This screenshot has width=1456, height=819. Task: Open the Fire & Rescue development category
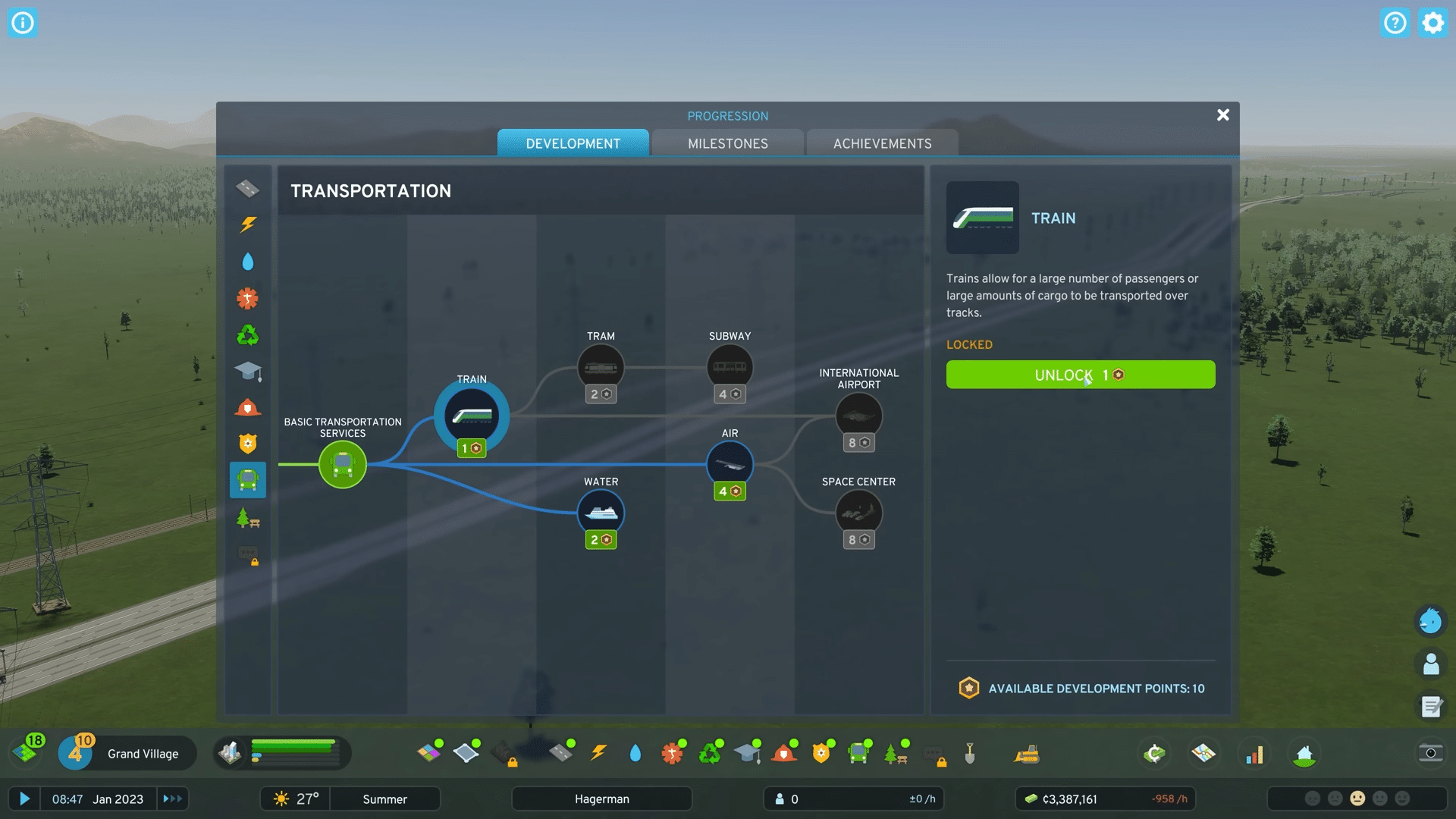click(x=248, y=407)
